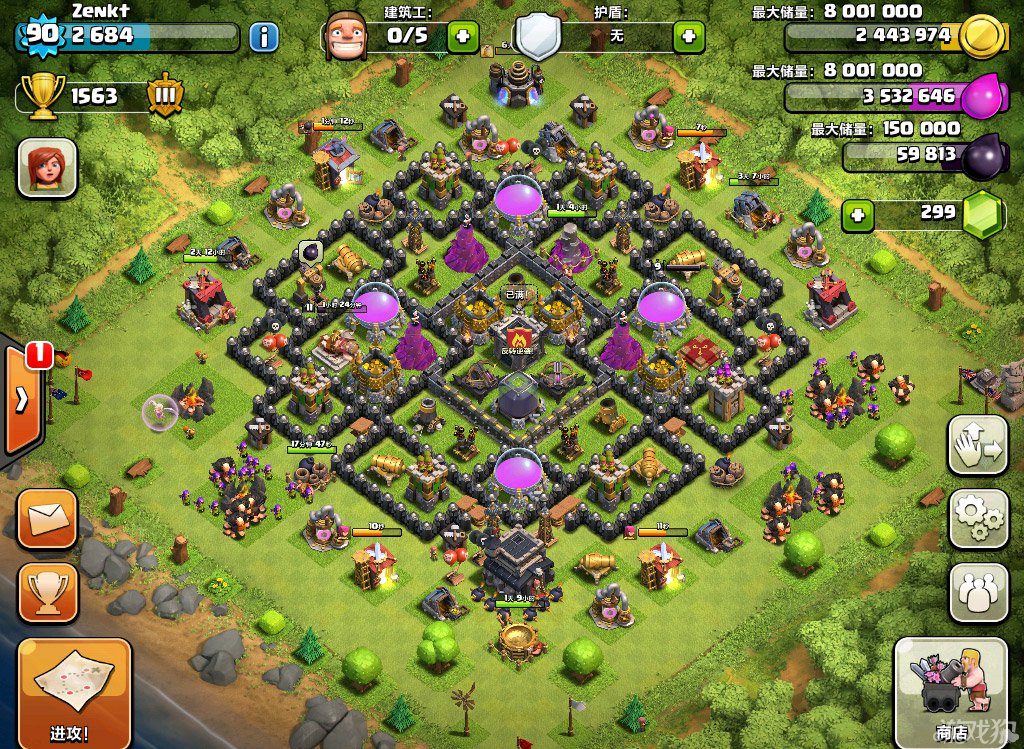Tap the level 90 experience badge
Viewport: 1024px width, 749px height.
coord(40,34)
